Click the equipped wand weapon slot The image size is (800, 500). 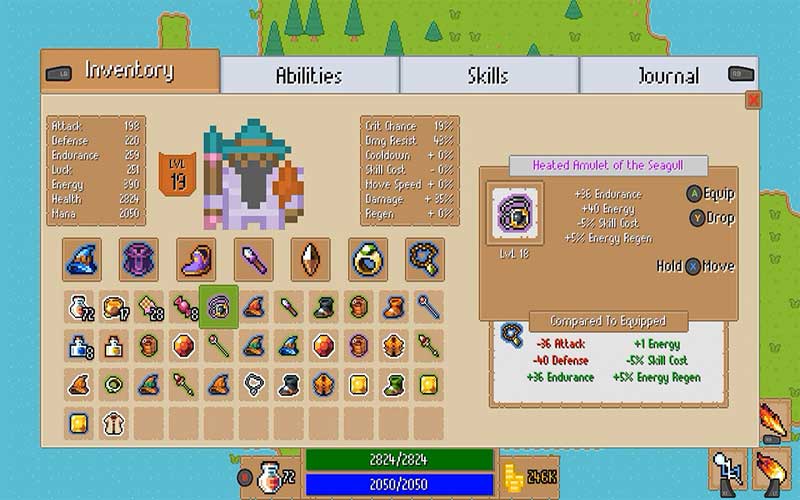pyautogui.click(x=253, y=259)
